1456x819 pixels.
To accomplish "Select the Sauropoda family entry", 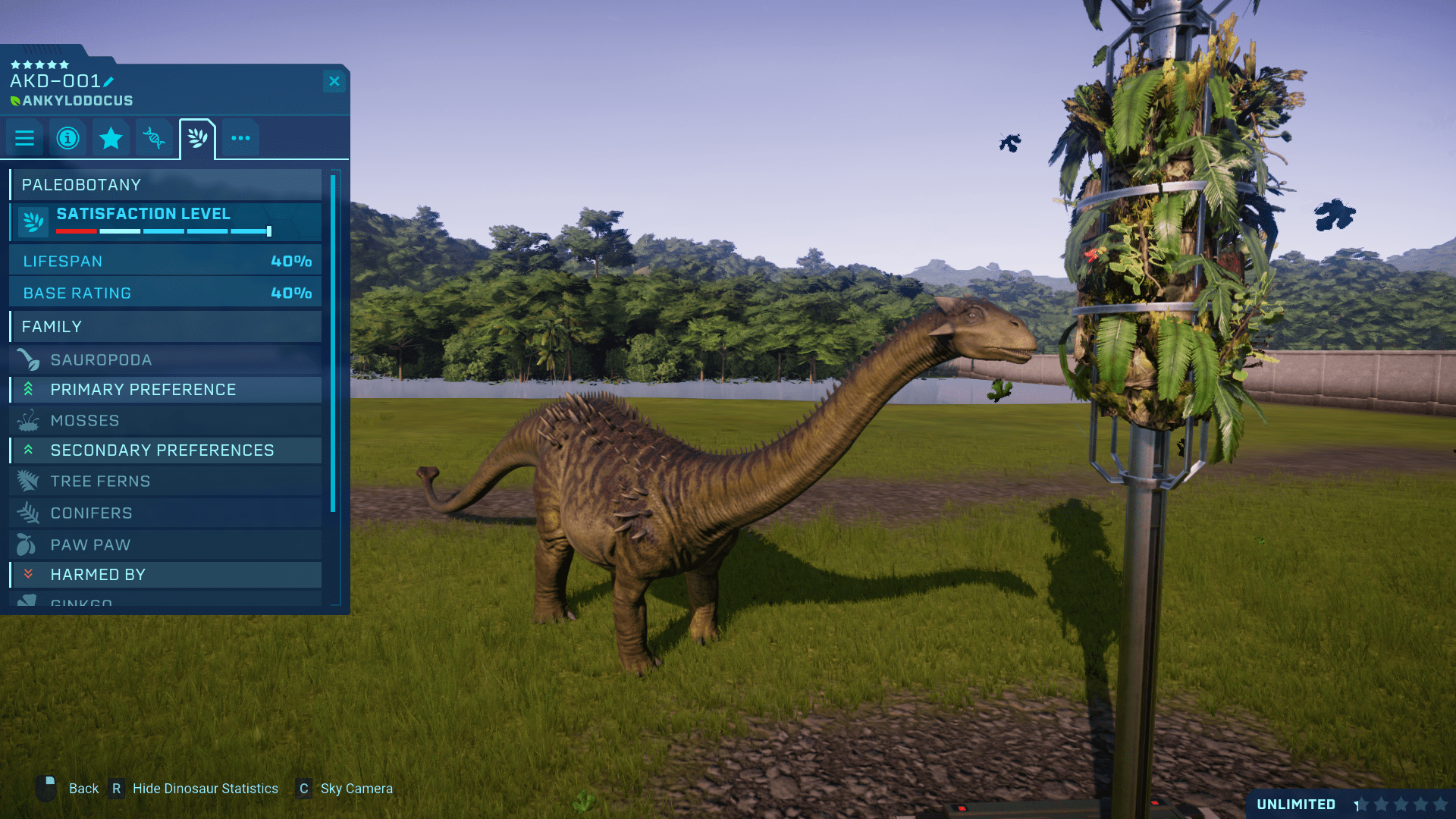I will [165, 359].
